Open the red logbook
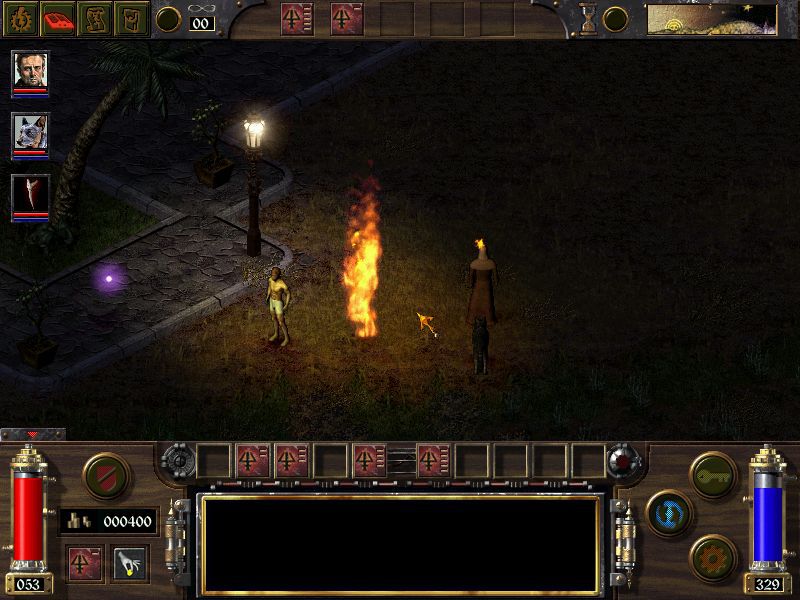Viewport: 800px width, 600px height. coord(58,18)
